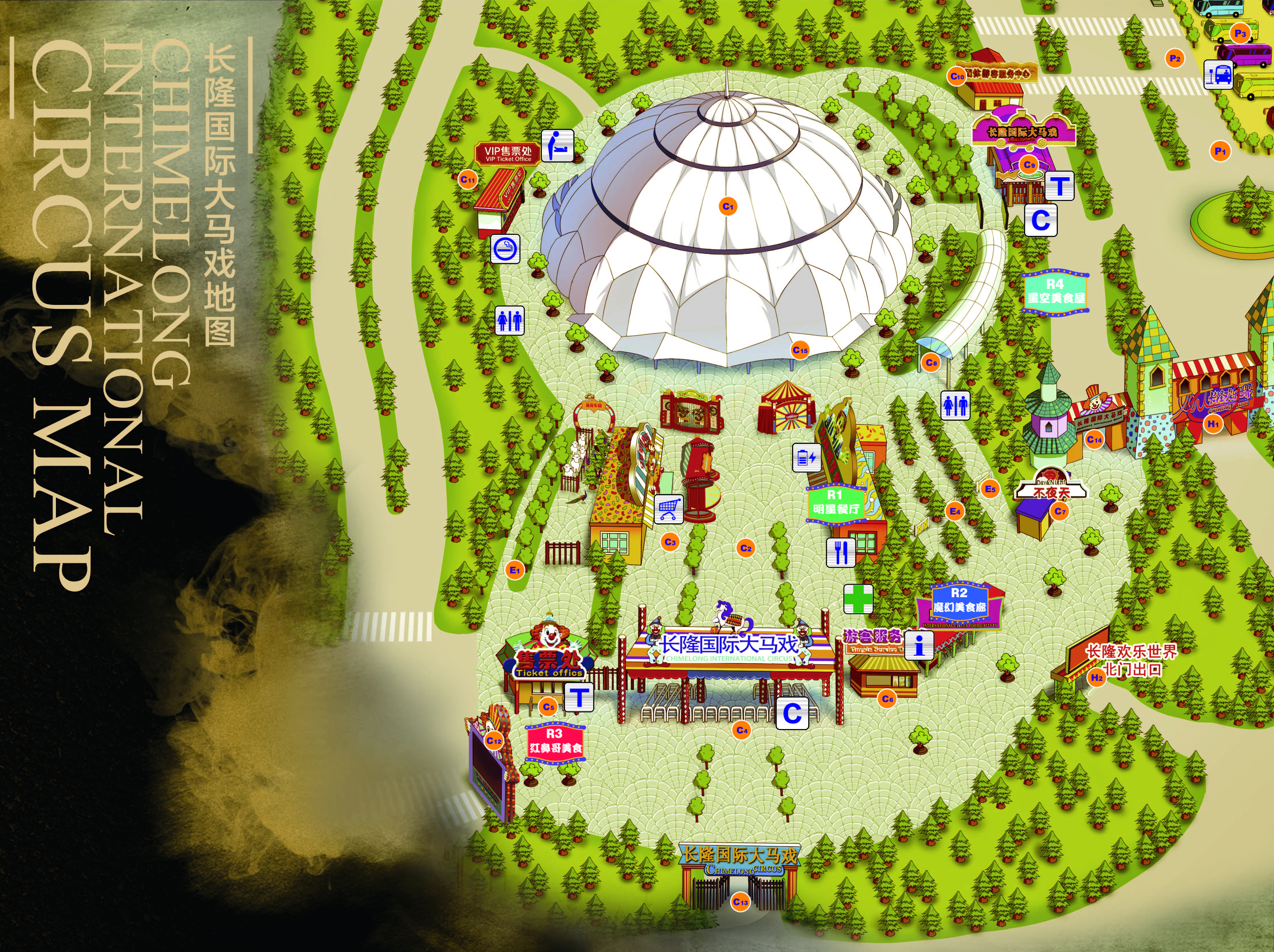Select the R2 魔幻美食廊 food label
This screenshot has height=952, width=1274.
[959, 600]
